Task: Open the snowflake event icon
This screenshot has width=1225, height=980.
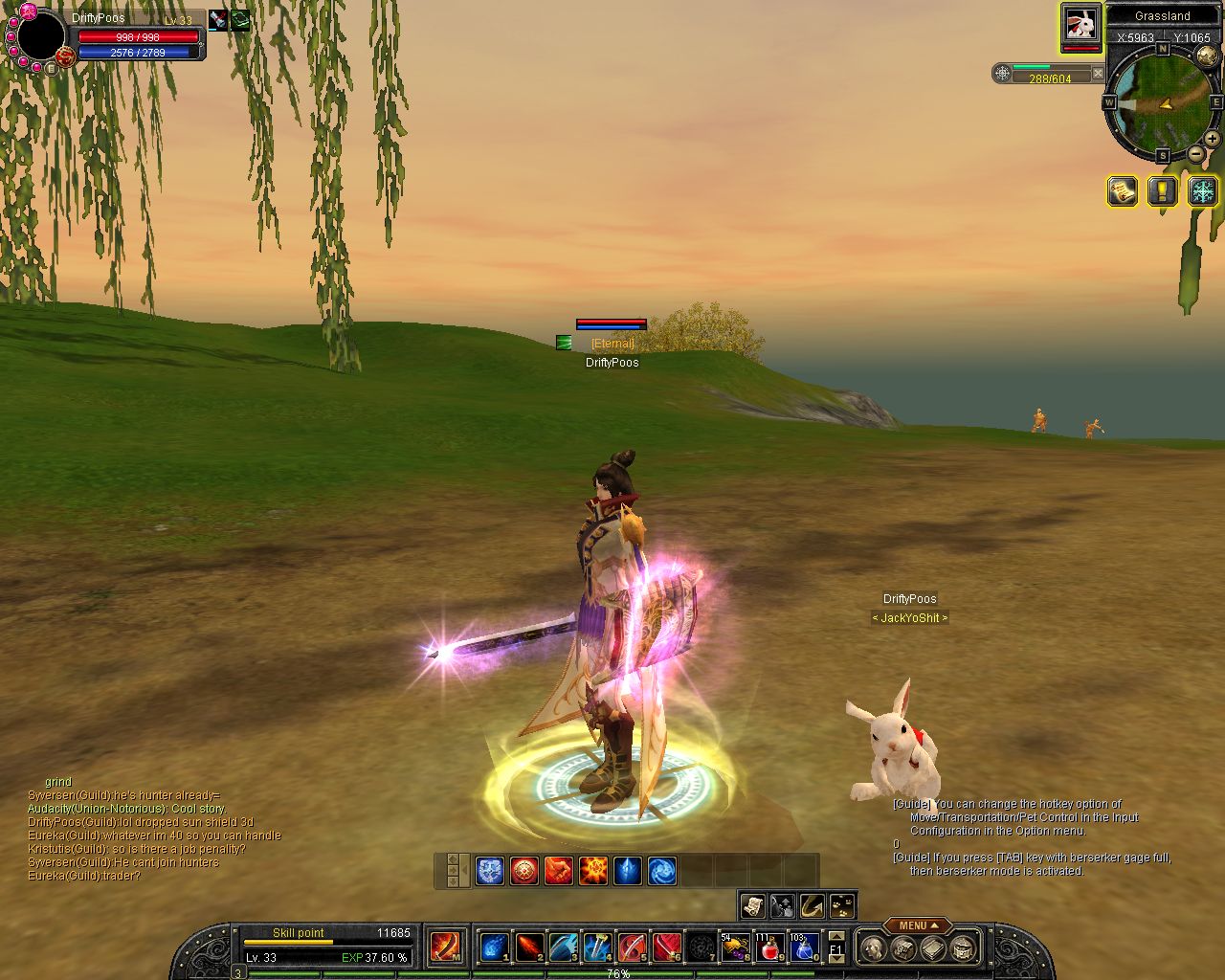Action: coord(1202,190)
